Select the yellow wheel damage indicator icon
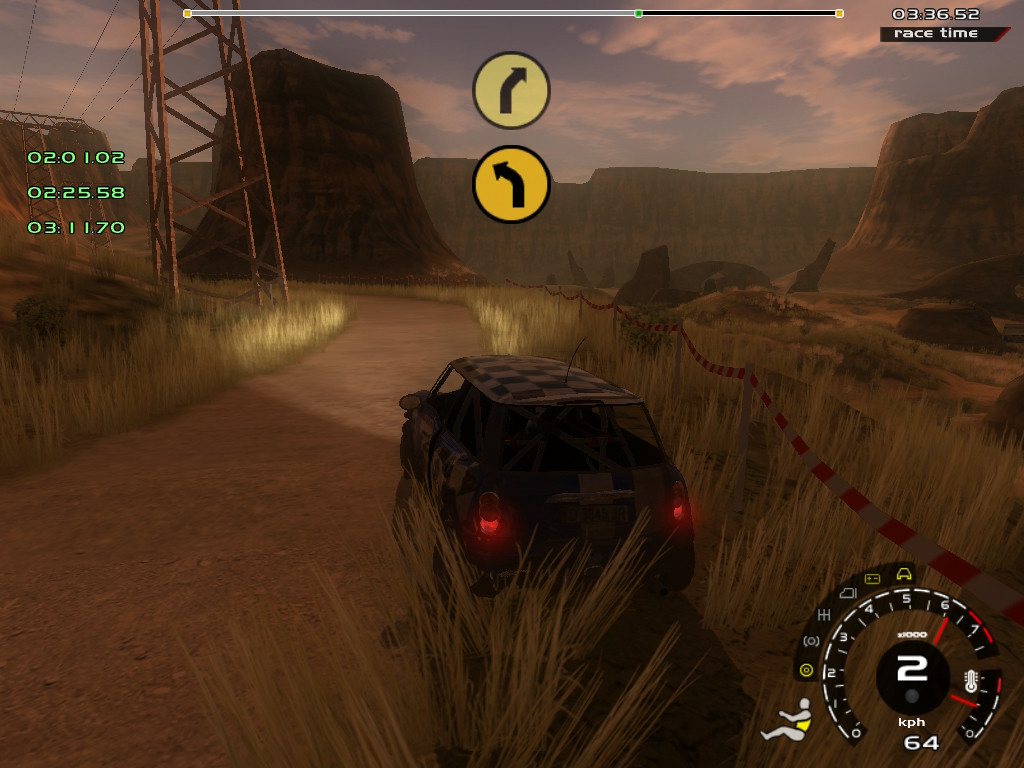Viewport: 1024px width, 768px height. click(x=806, y=669)
